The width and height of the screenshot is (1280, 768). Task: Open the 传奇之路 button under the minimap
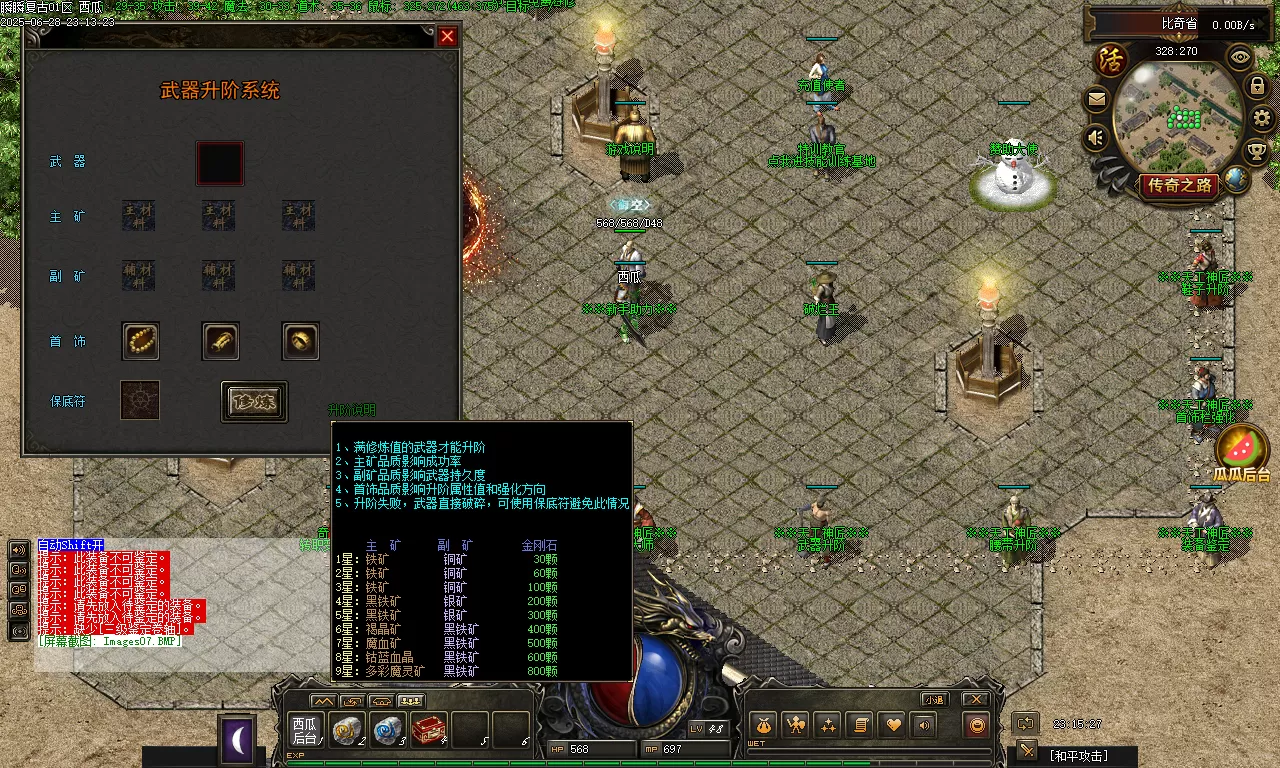pyautogui.click(x=1180, y=185)
